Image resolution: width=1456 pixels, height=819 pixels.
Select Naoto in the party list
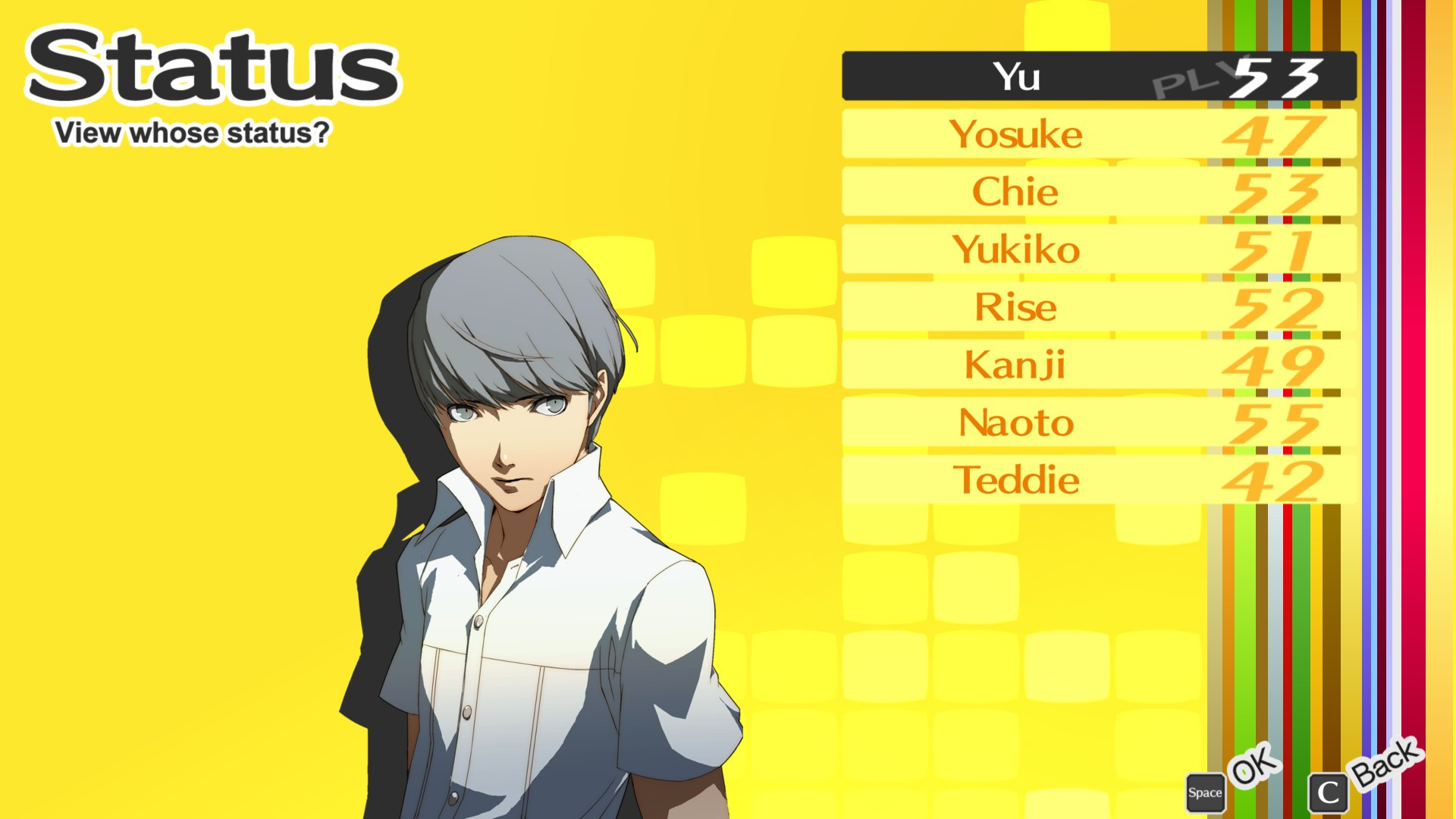[1016, 423]
